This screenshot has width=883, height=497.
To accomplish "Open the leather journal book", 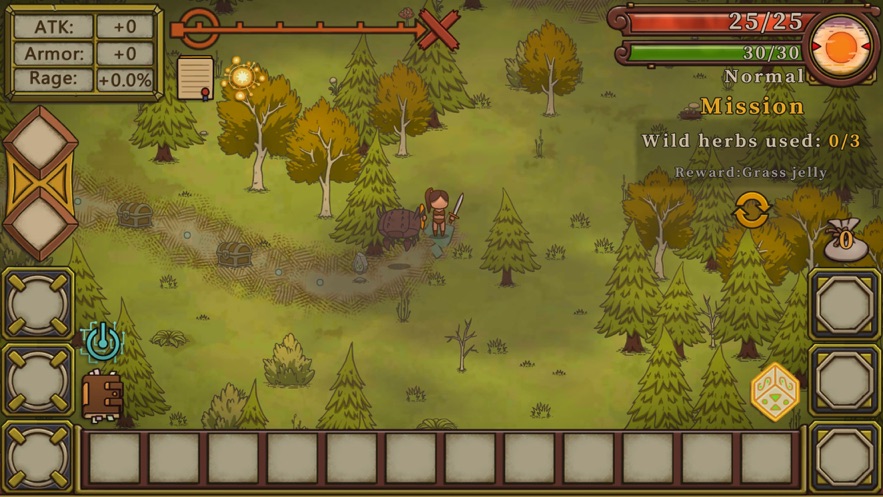I will point(101,396).
